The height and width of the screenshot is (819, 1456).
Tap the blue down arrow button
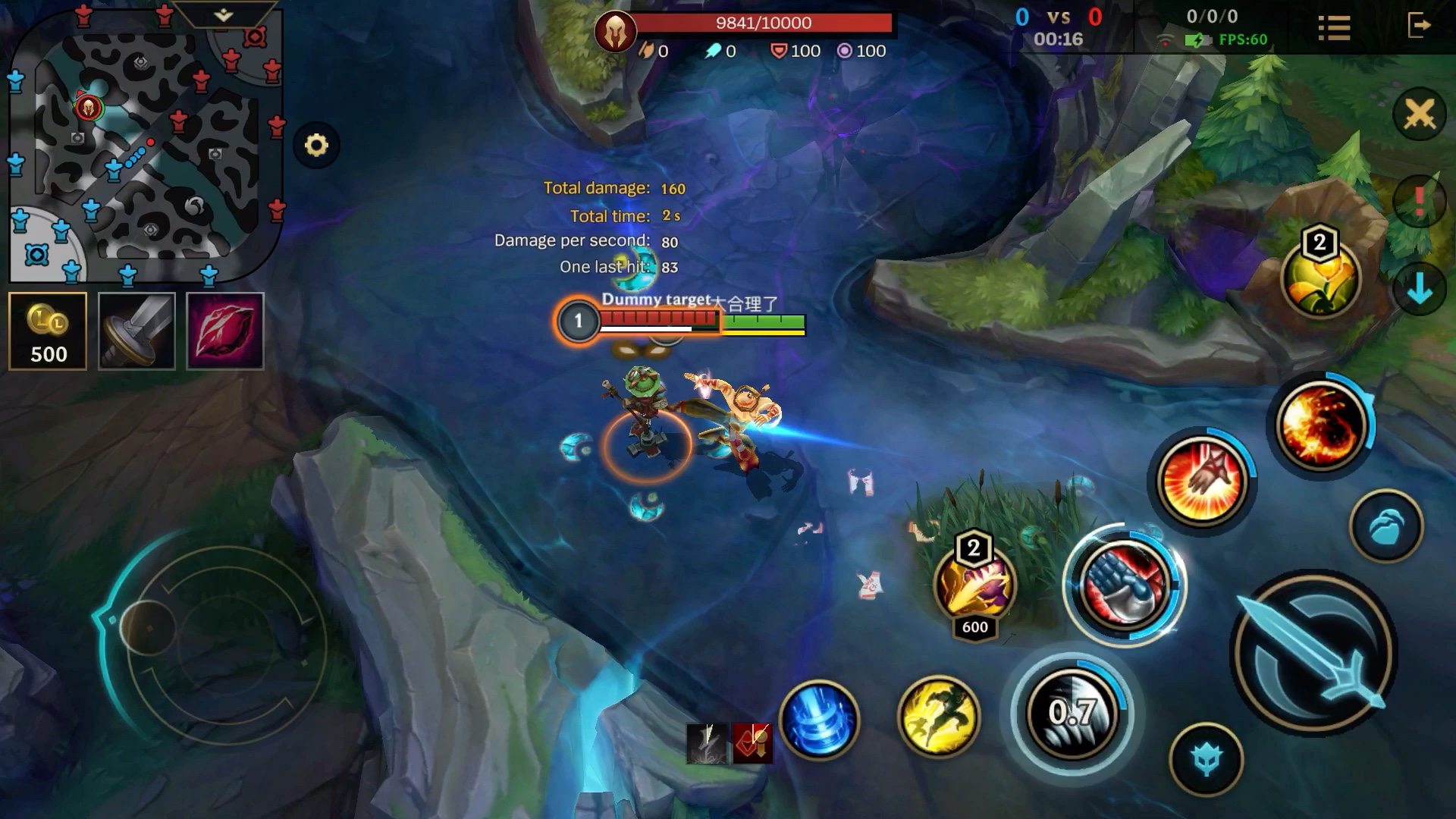point(1419,288)
